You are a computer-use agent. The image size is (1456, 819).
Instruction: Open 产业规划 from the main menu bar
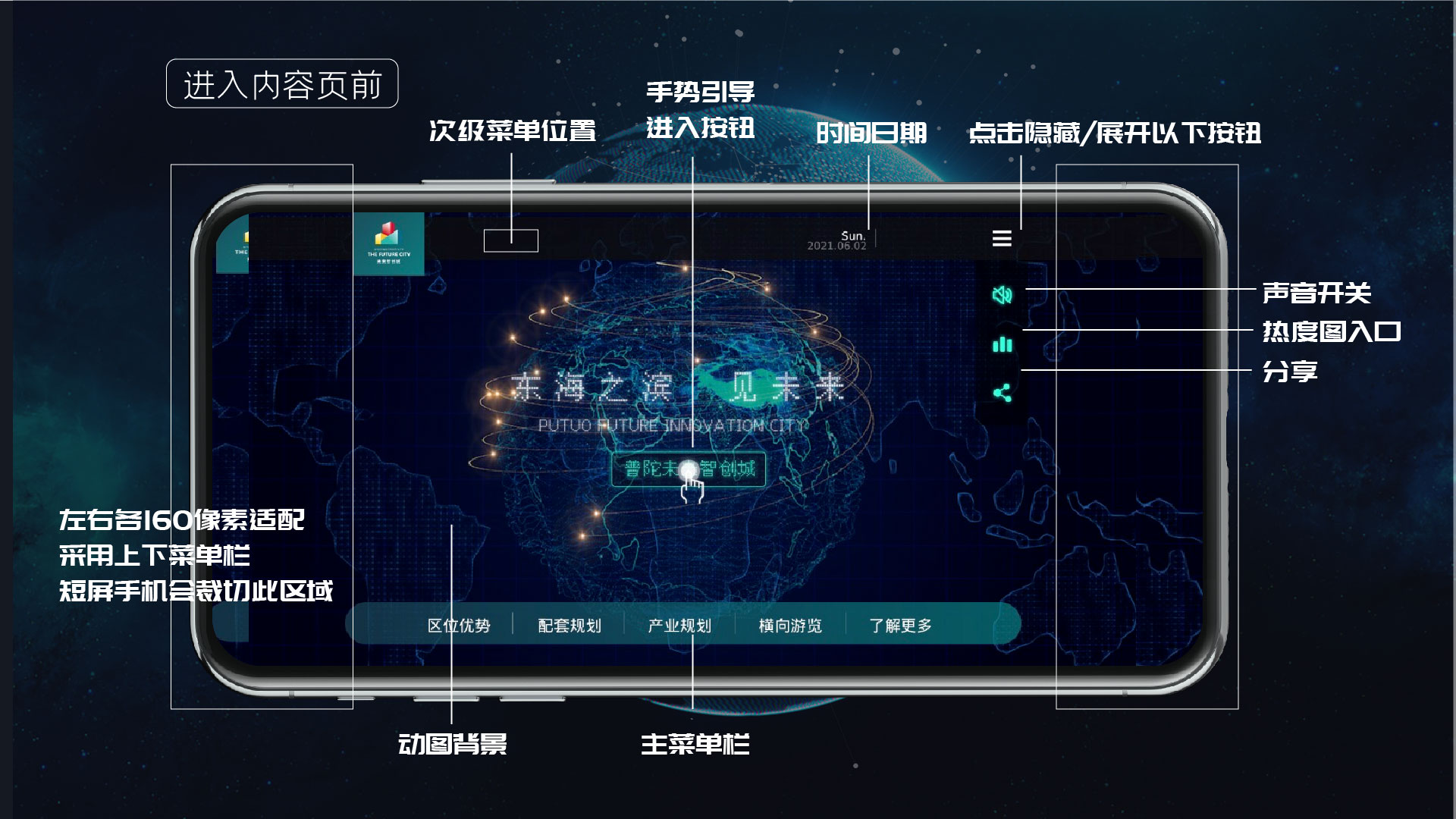(x=681, y=625)
